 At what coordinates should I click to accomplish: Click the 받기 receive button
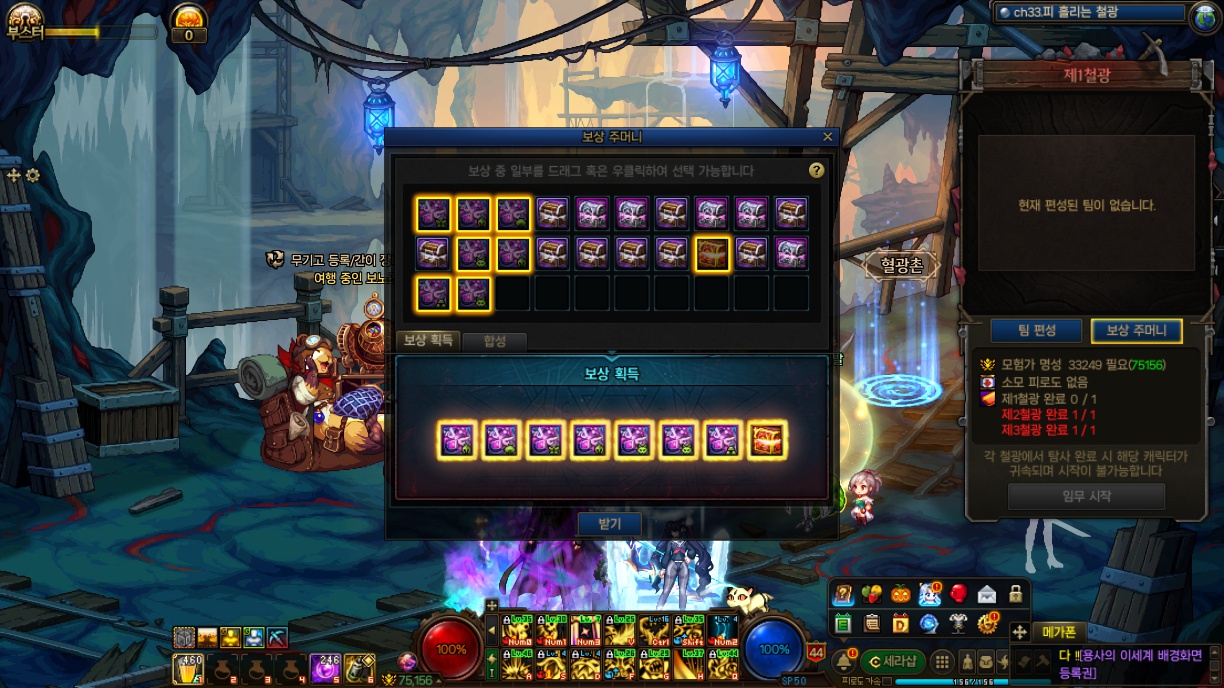[609, 523]
